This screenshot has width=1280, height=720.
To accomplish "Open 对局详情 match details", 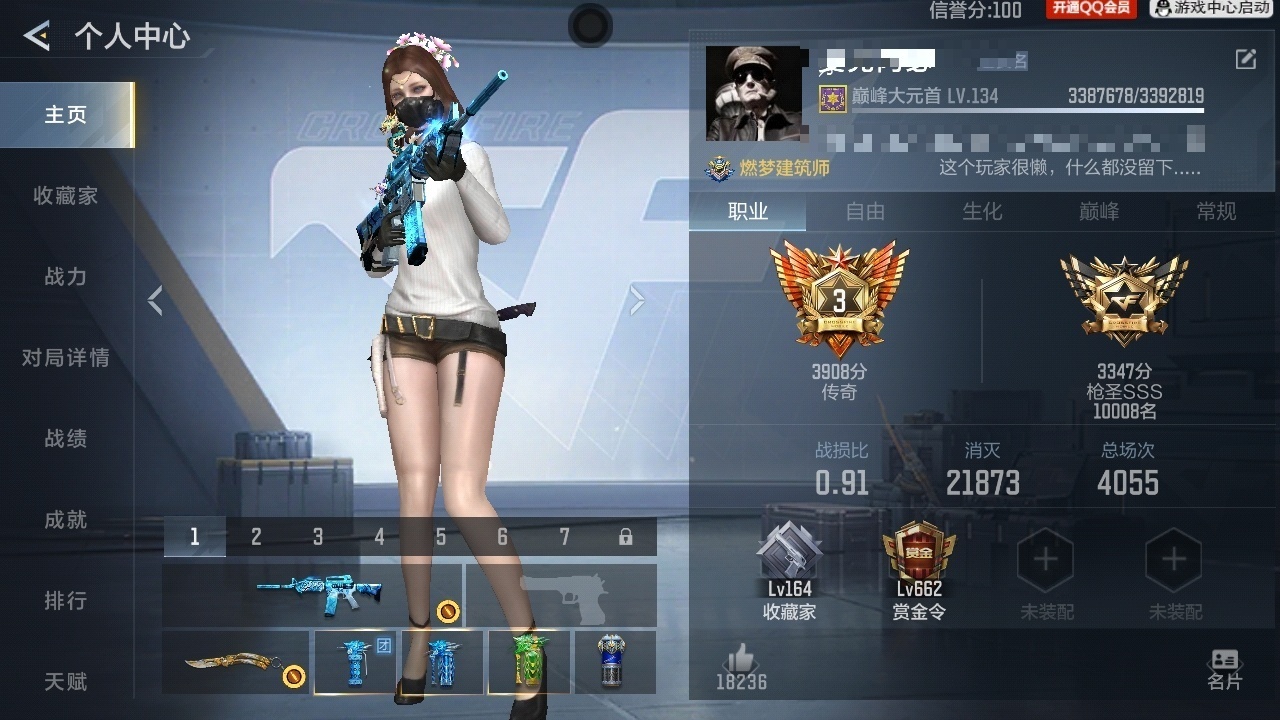I will tap(66, 358).
